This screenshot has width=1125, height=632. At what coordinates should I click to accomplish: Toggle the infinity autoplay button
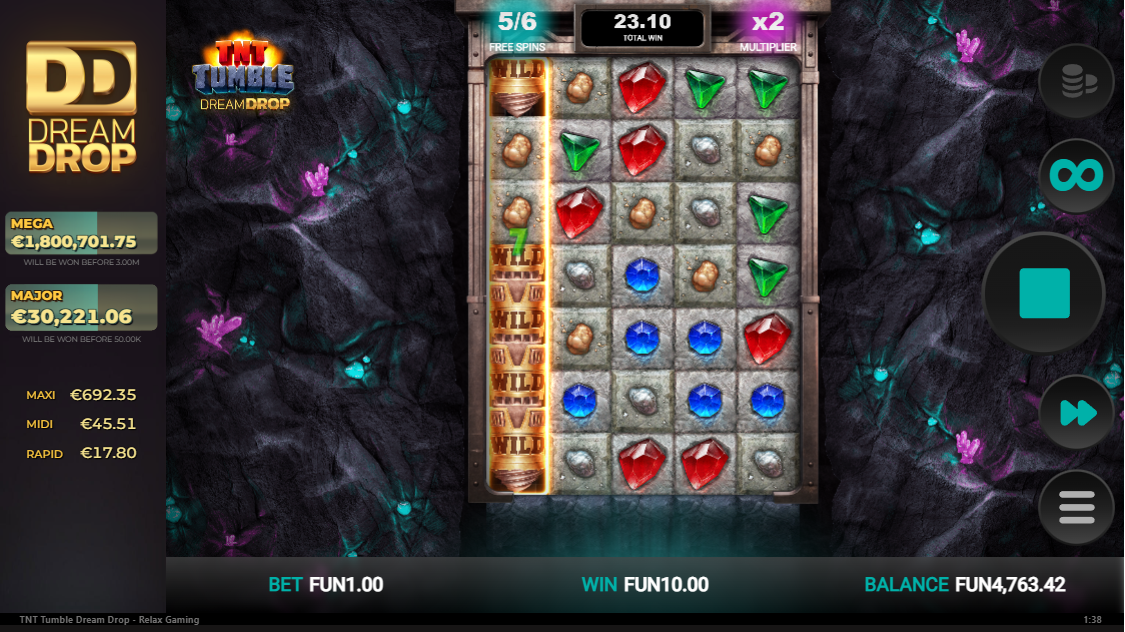click(x=1076, y=176)
